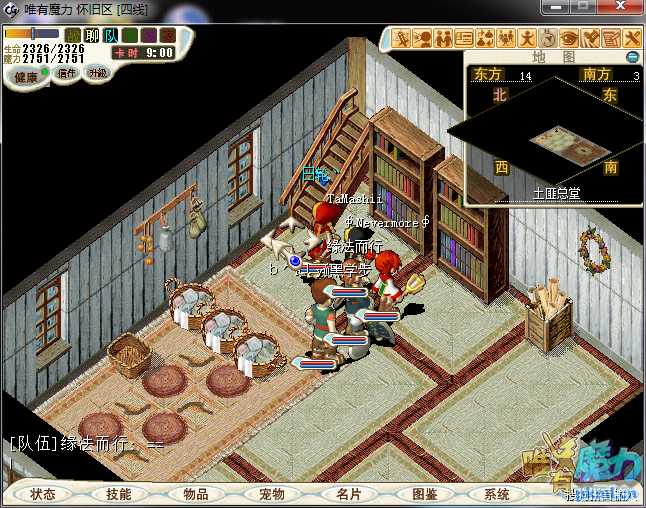Image resolution: width=646 pixels, height=508 pixels.
Task: Toggle the 家 family switch
Action: [x=167, y=36]
